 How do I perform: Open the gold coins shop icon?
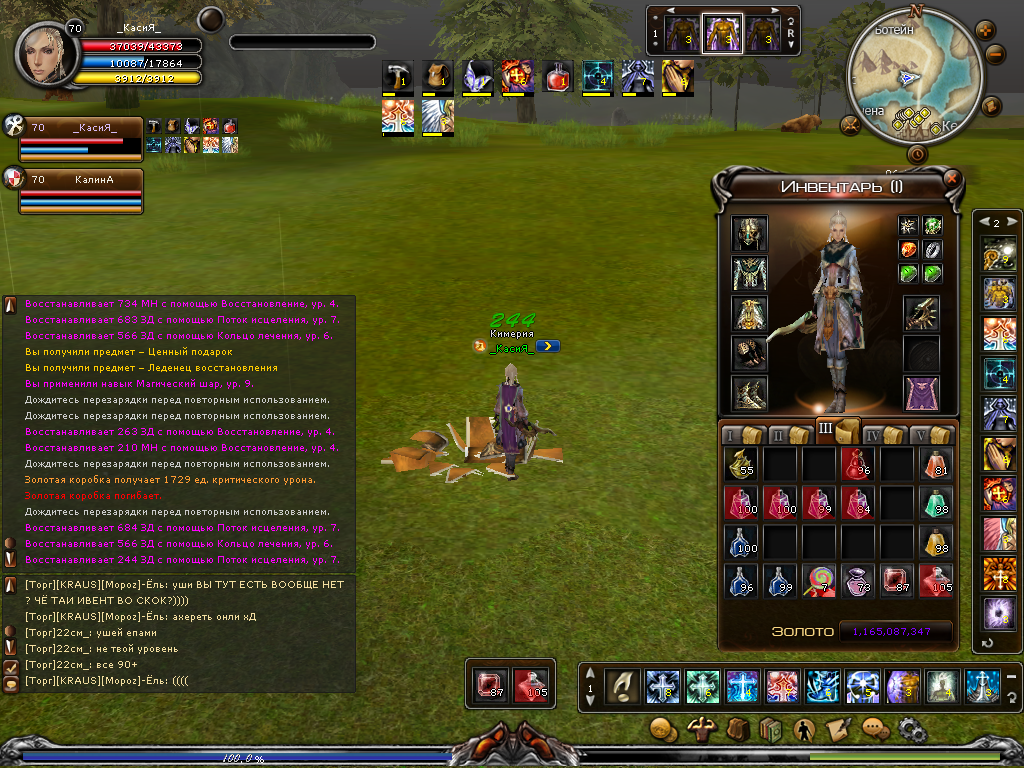(662, 729)
